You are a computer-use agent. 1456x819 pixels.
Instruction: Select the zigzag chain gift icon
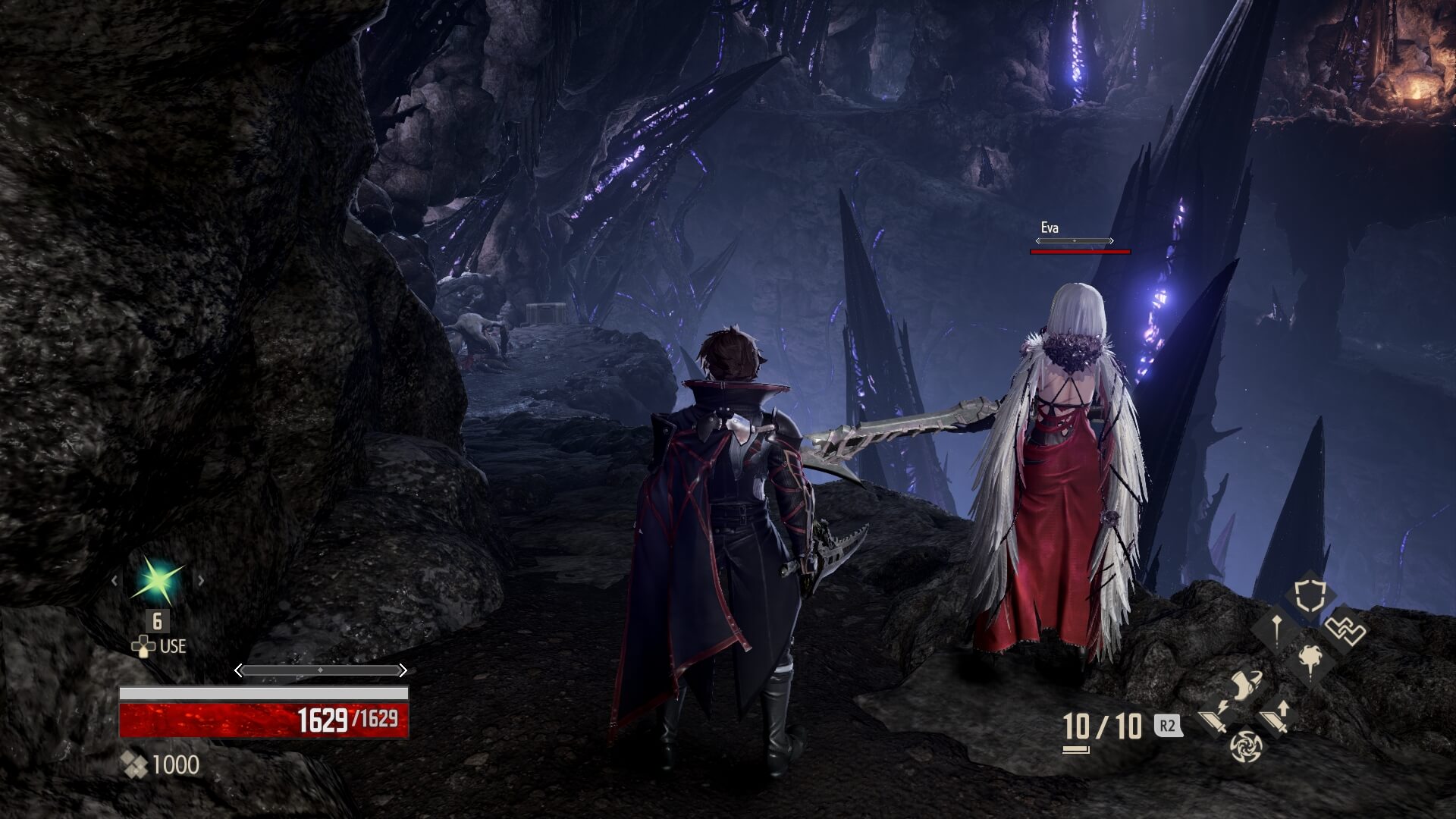pyautogui.click(x=1346, y=630)
